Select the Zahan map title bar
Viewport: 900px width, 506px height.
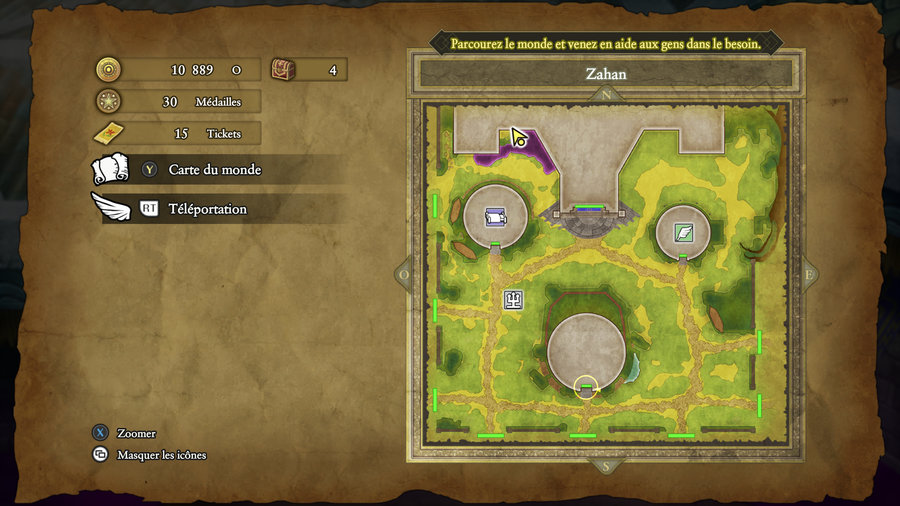point(605,73)
